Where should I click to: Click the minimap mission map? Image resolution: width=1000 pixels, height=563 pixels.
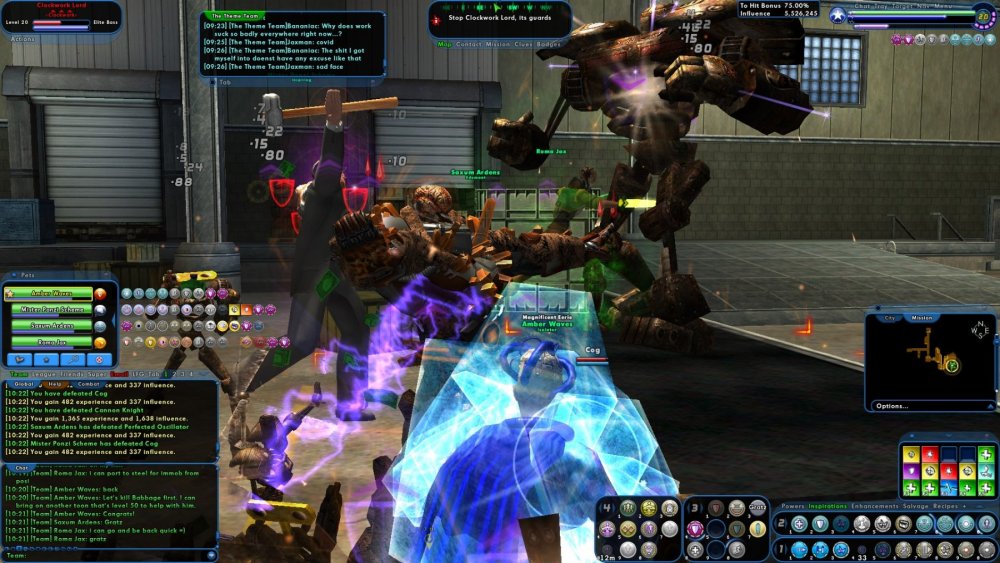tap(930, 360)
